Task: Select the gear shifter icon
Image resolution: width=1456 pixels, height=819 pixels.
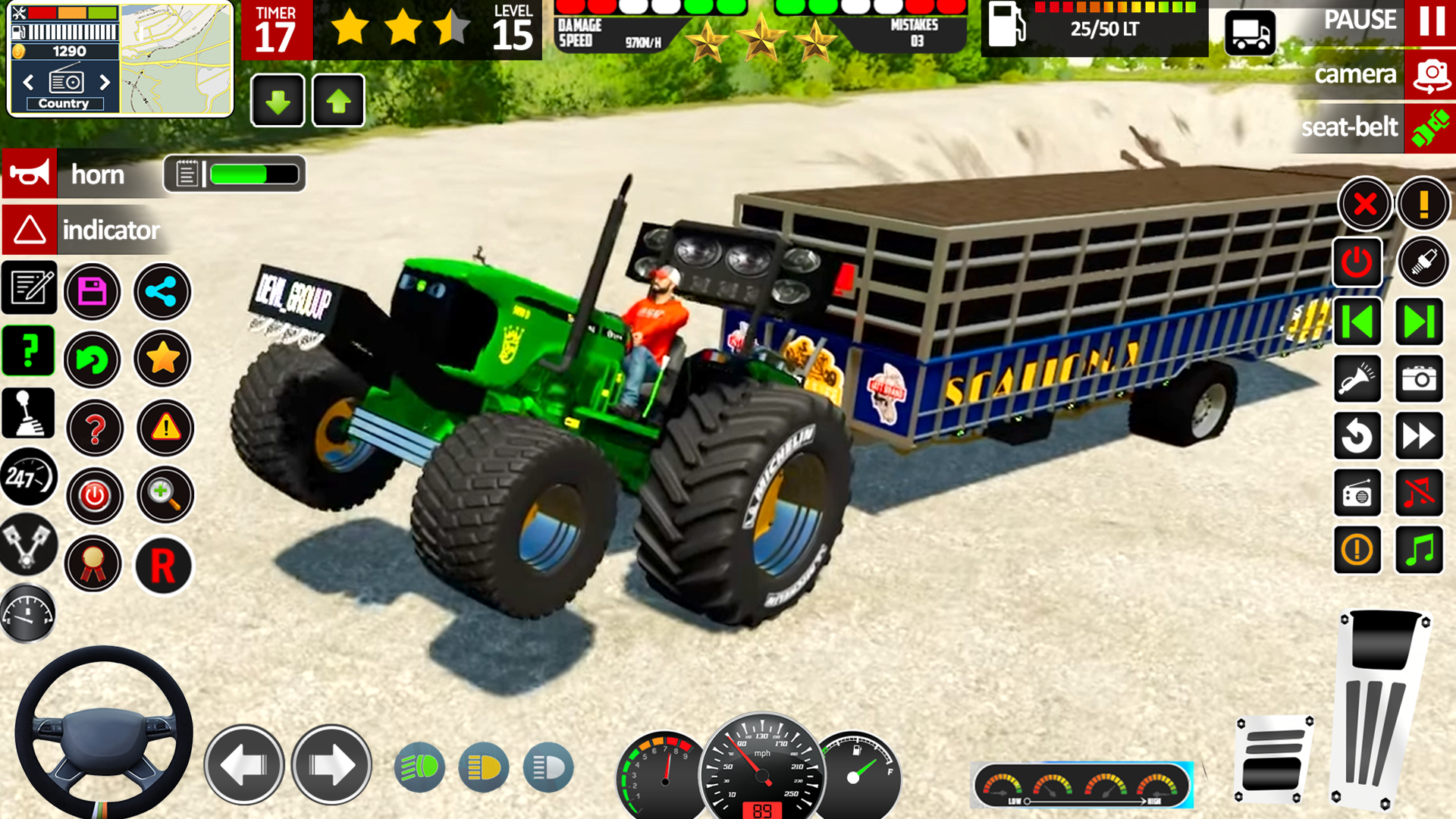Action: [28, 412]
